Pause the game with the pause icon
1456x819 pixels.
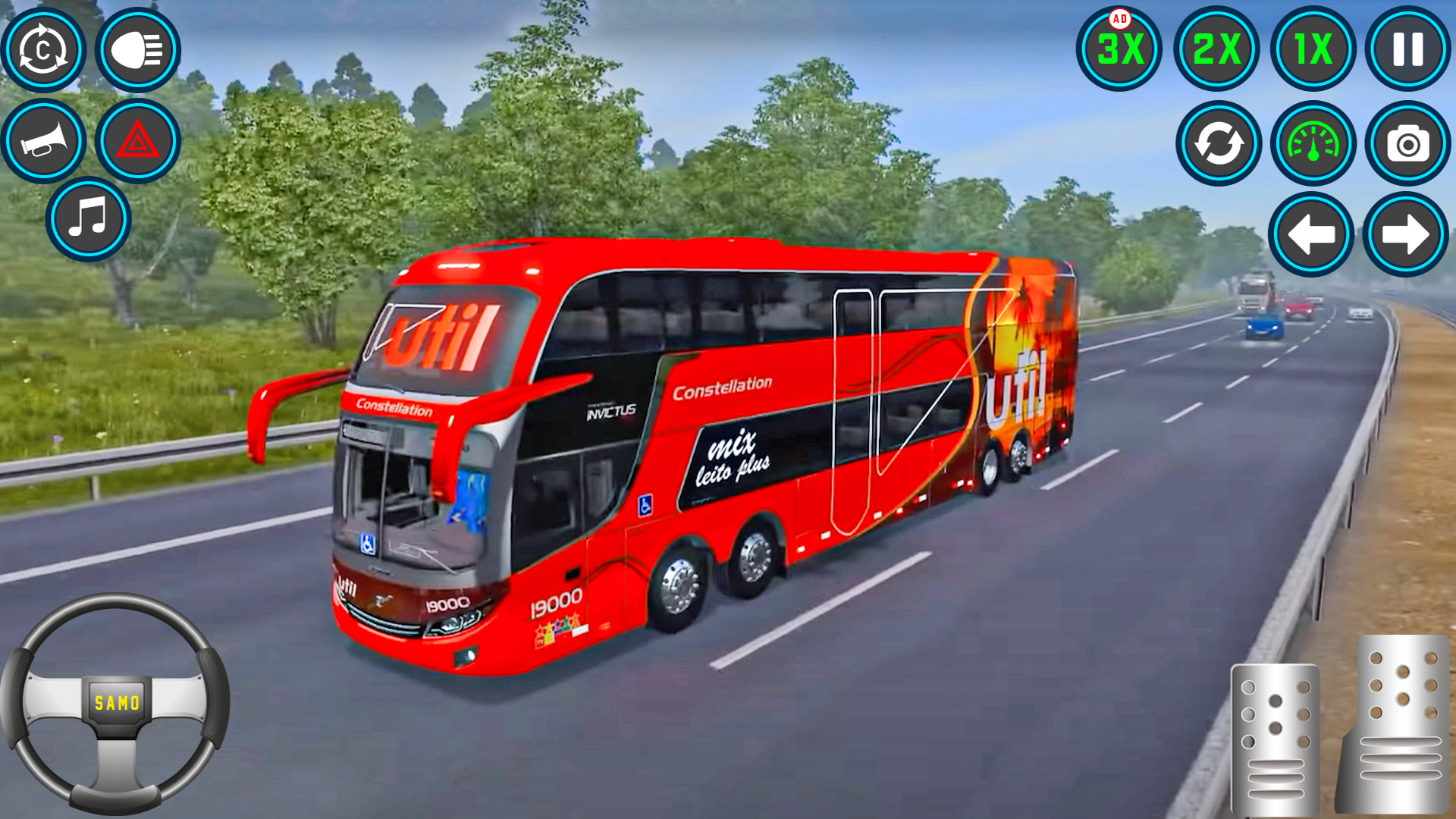click(1407, 49)
